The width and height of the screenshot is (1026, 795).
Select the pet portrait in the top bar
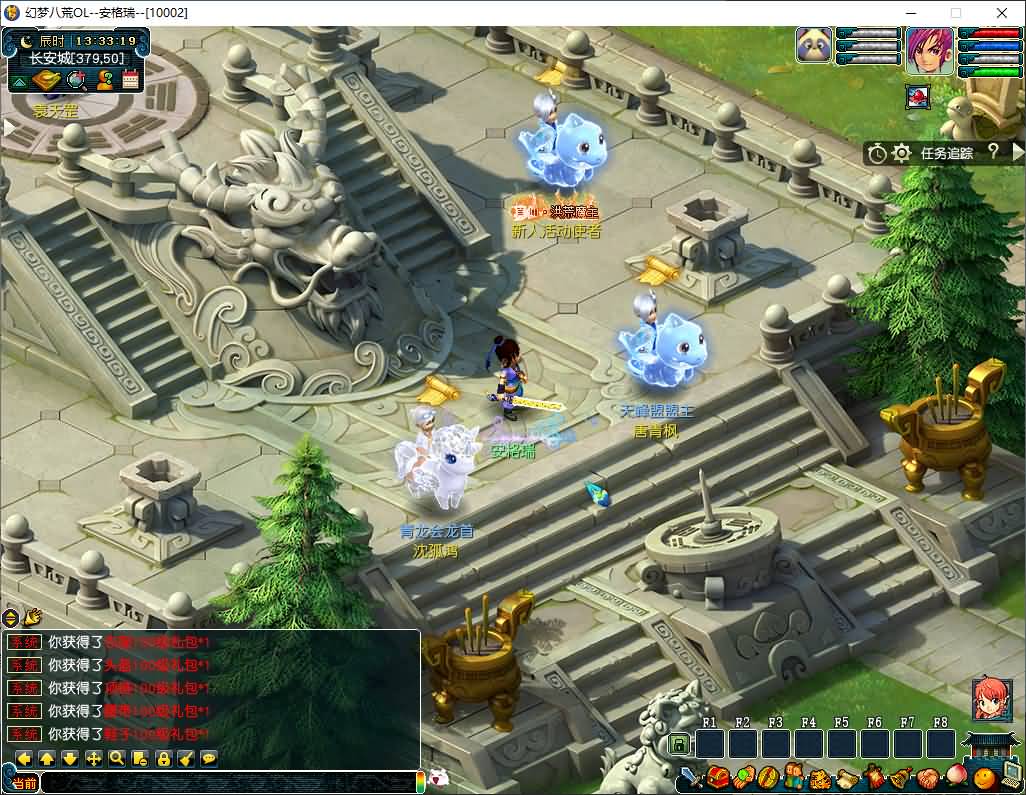tap(814, 46)
